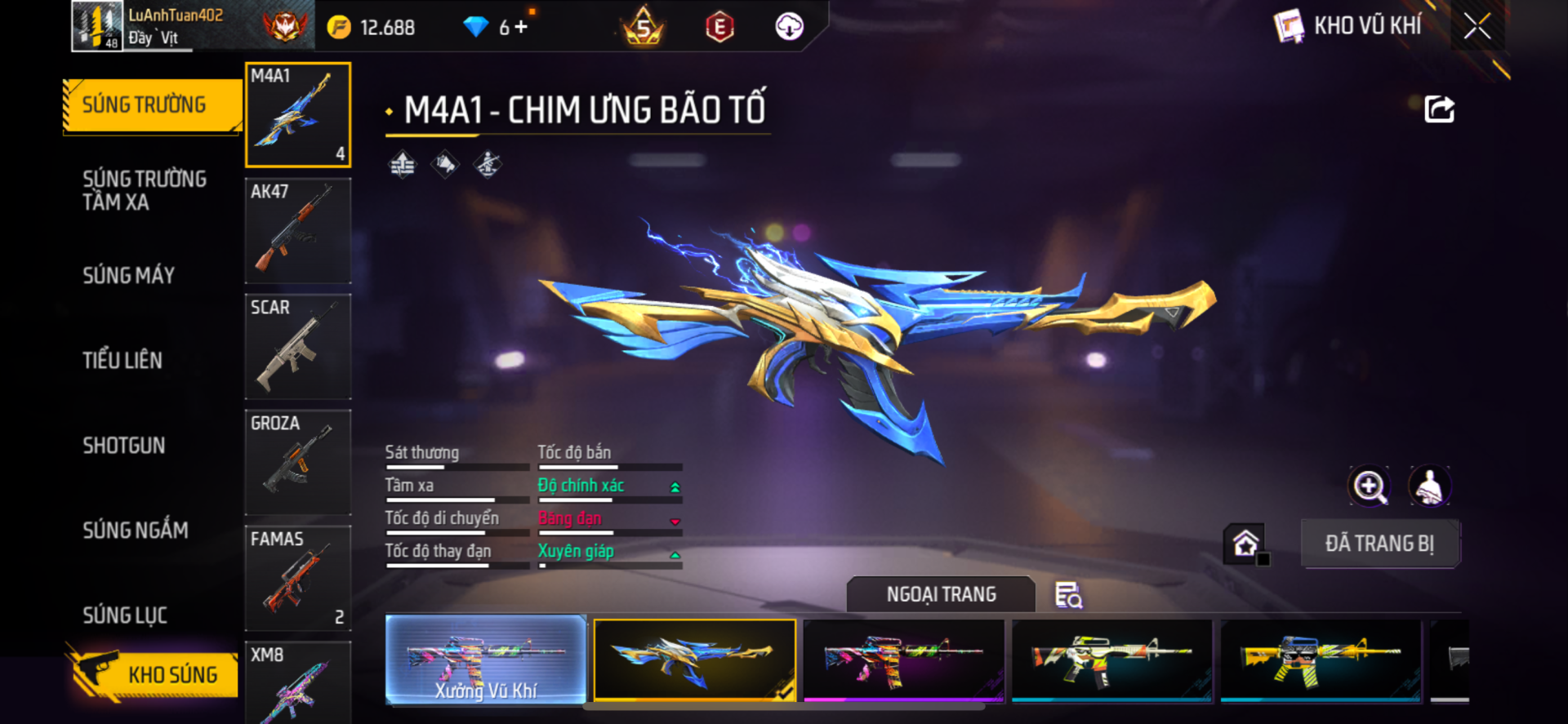Switch to Súng Trường Tầm Xa category

point(145,190)
